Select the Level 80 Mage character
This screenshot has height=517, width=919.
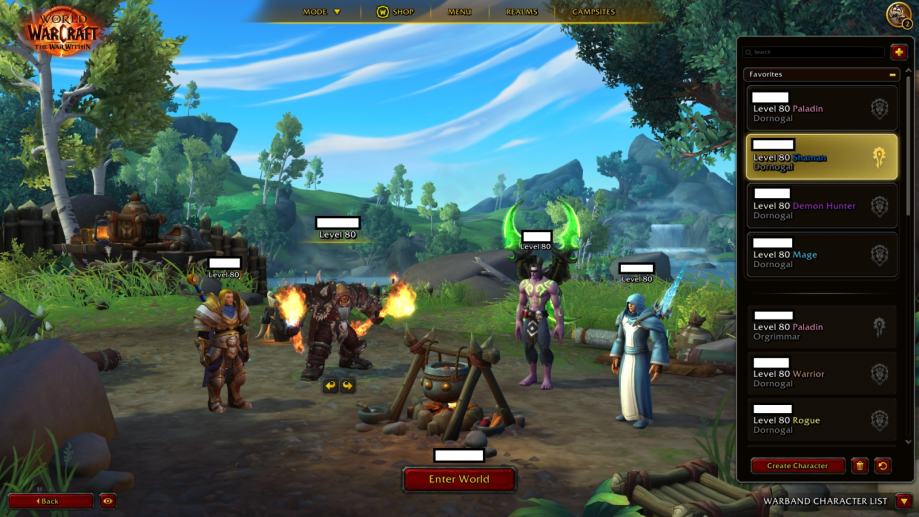pos(821,254)
